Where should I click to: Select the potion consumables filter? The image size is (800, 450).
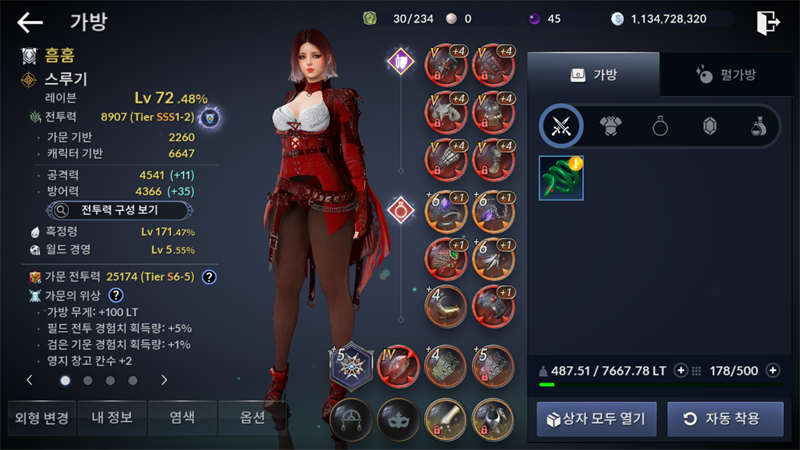click(x=759, y=126)
